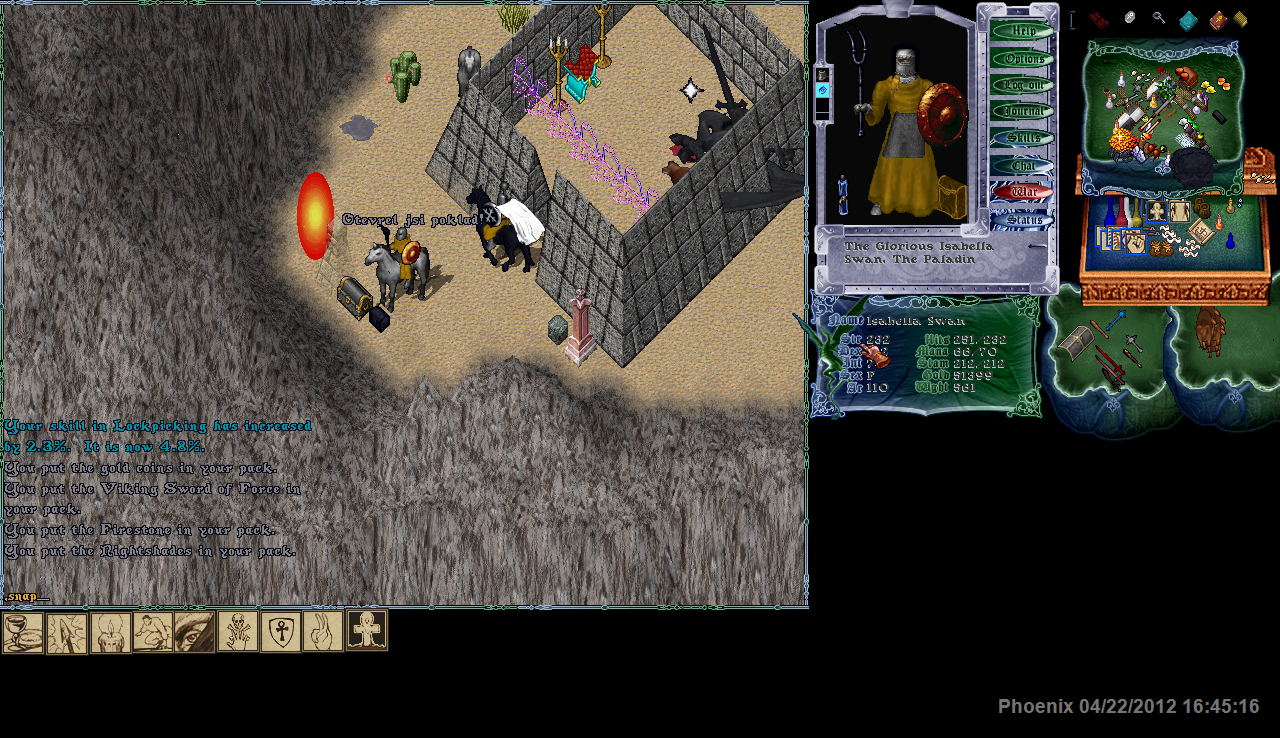Use the raised hand gesture icon
Screen dimensions: 1280x738
point(323,633)
